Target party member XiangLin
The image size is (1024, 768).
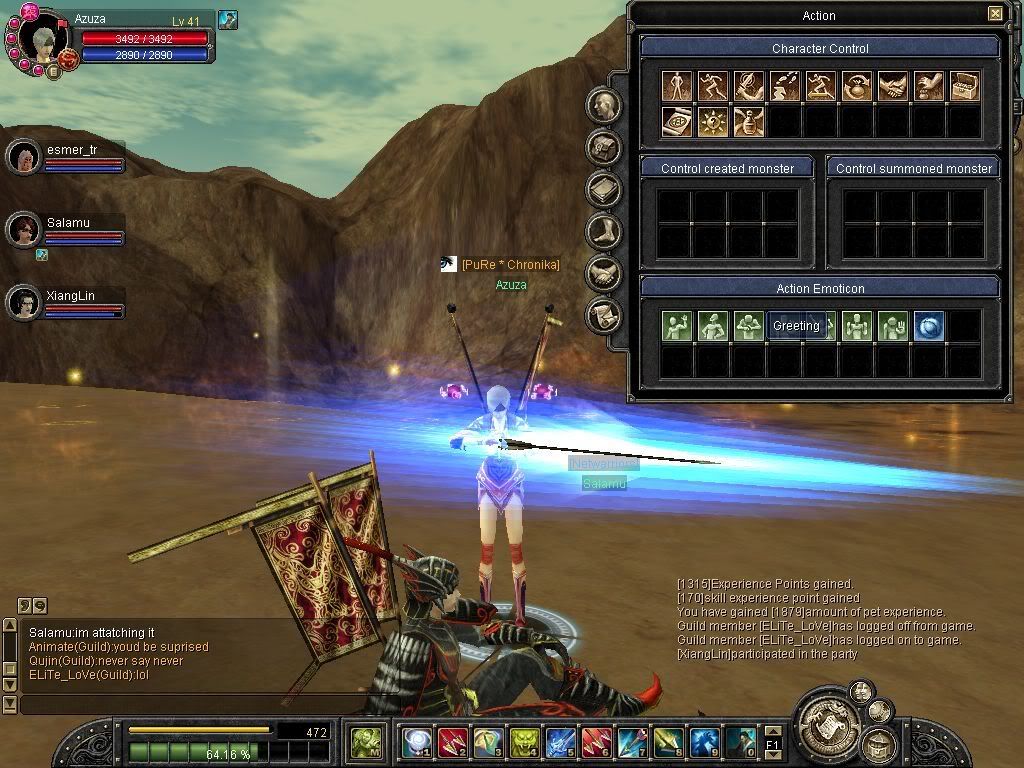pyautogui.click(x=24, y=302)
